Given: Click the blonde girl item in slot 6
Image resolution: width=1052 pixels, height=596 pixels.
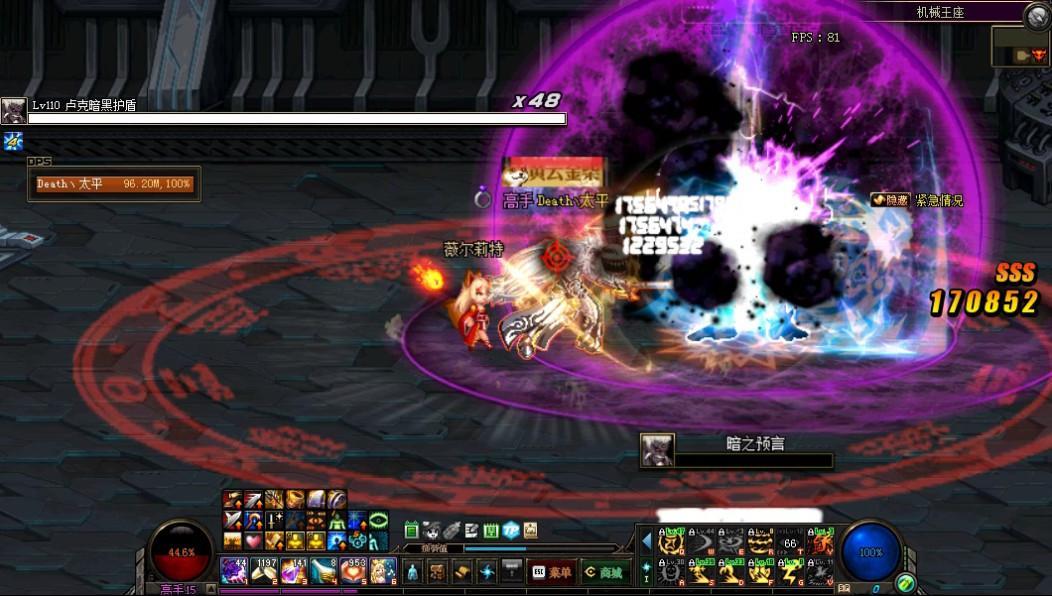Looking at the screenshot, I should (383, 570).
